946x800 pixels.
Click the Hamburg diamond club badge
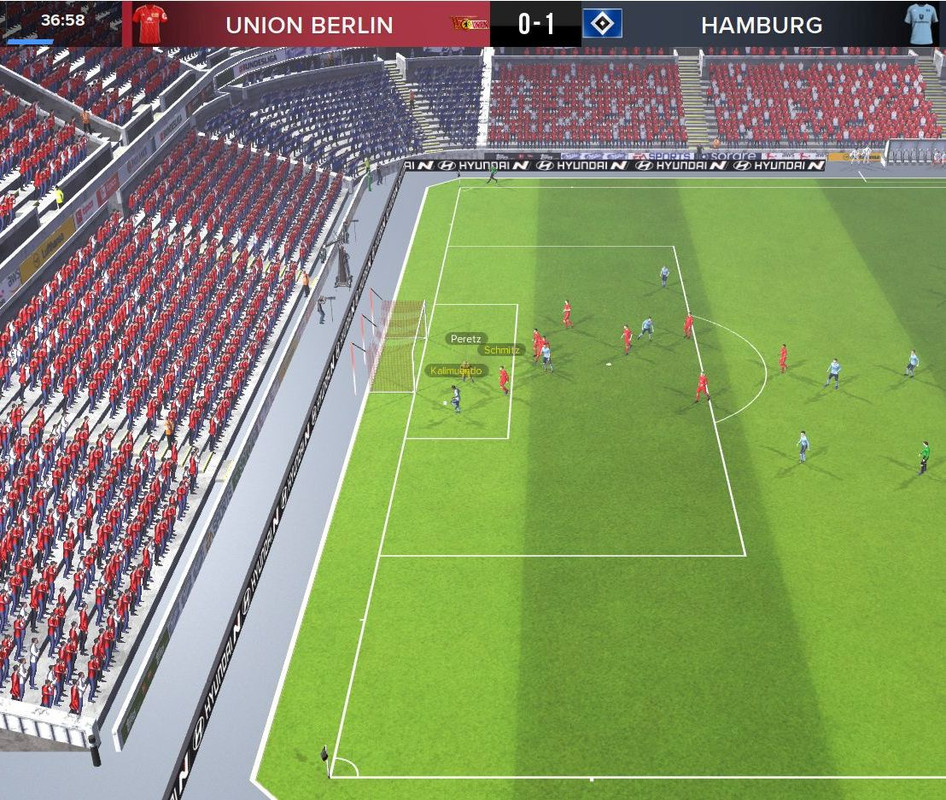(602, 24)
